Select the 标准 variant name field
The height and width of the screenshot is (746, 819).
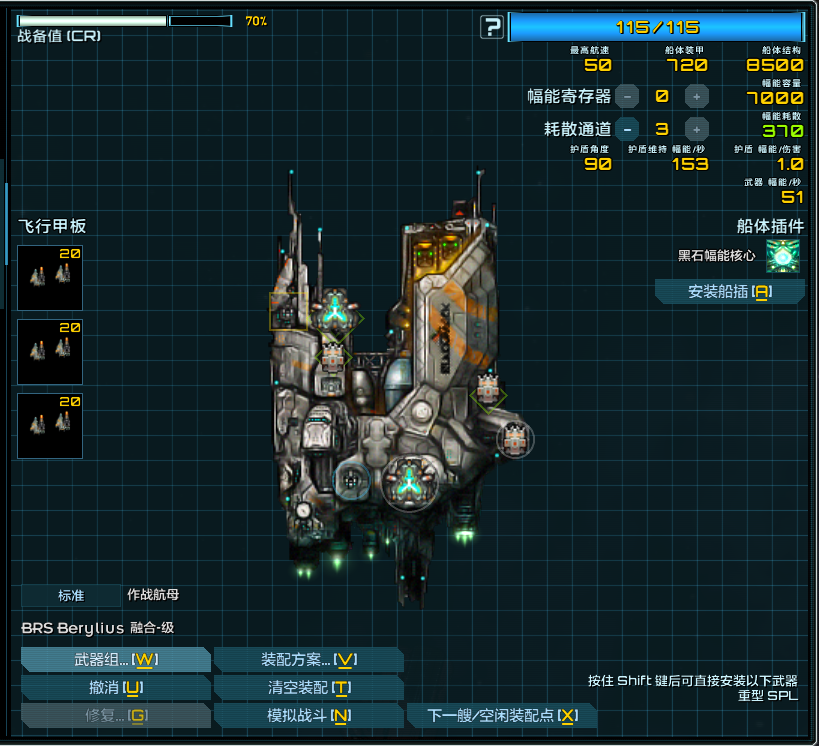click(71, 595)
